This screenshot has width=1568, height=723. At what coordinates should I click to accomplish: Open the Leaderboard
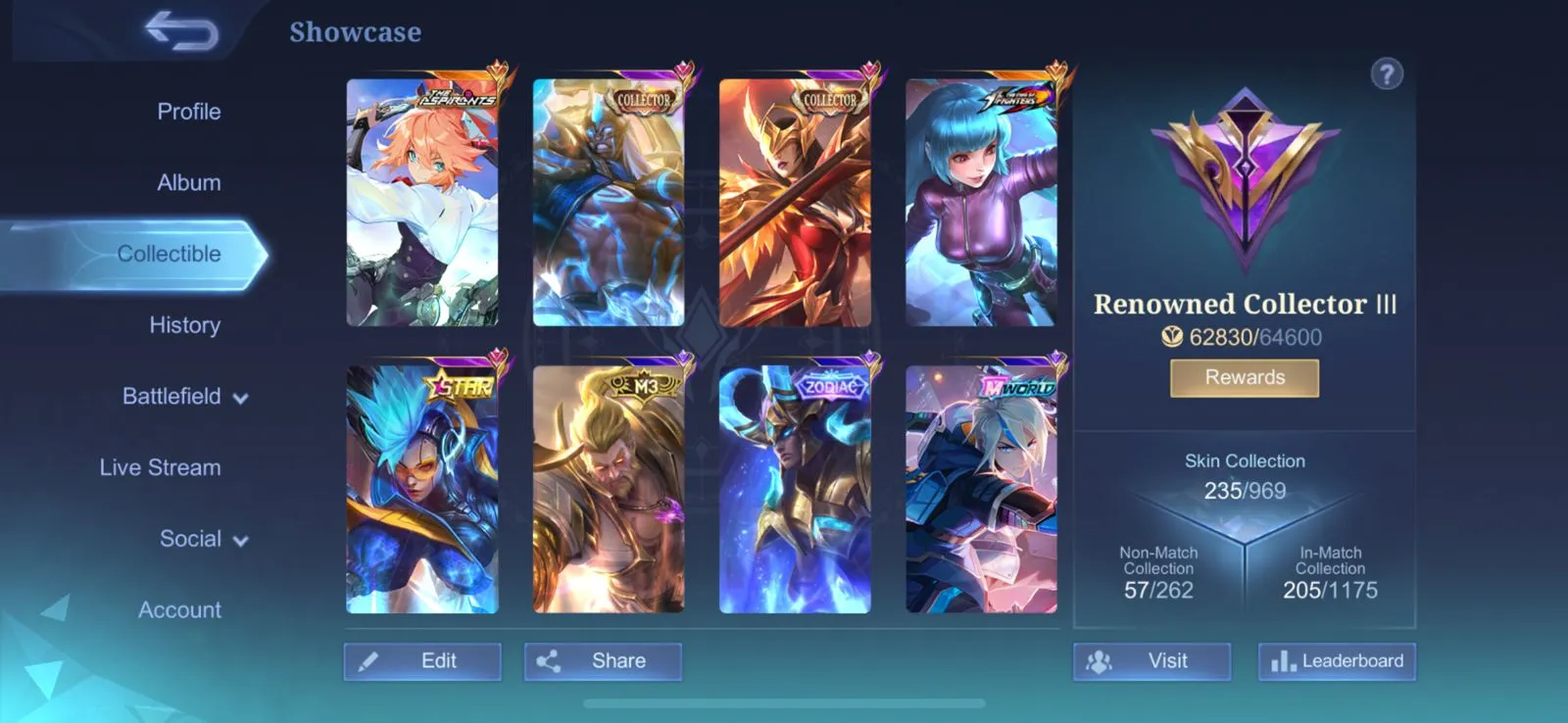1337,661
